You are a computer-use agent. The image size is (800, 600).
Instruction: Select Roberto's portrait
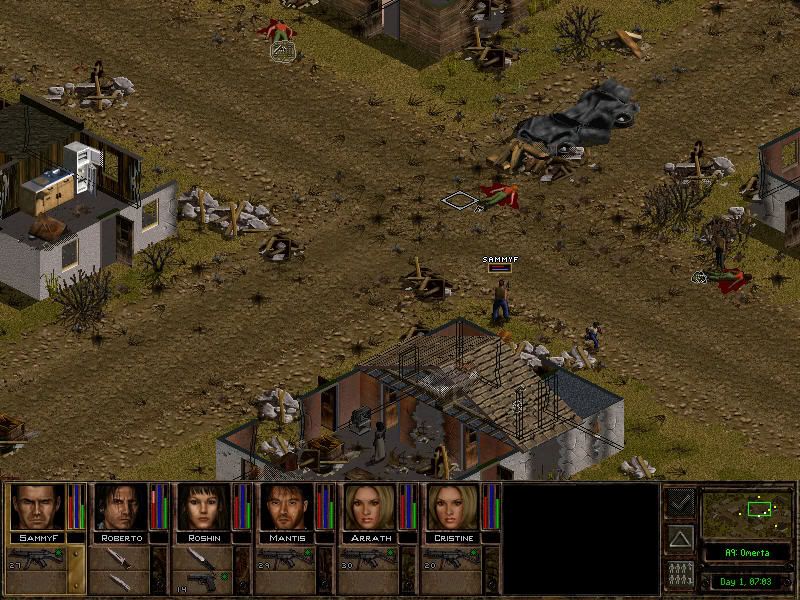coord(120,508)
